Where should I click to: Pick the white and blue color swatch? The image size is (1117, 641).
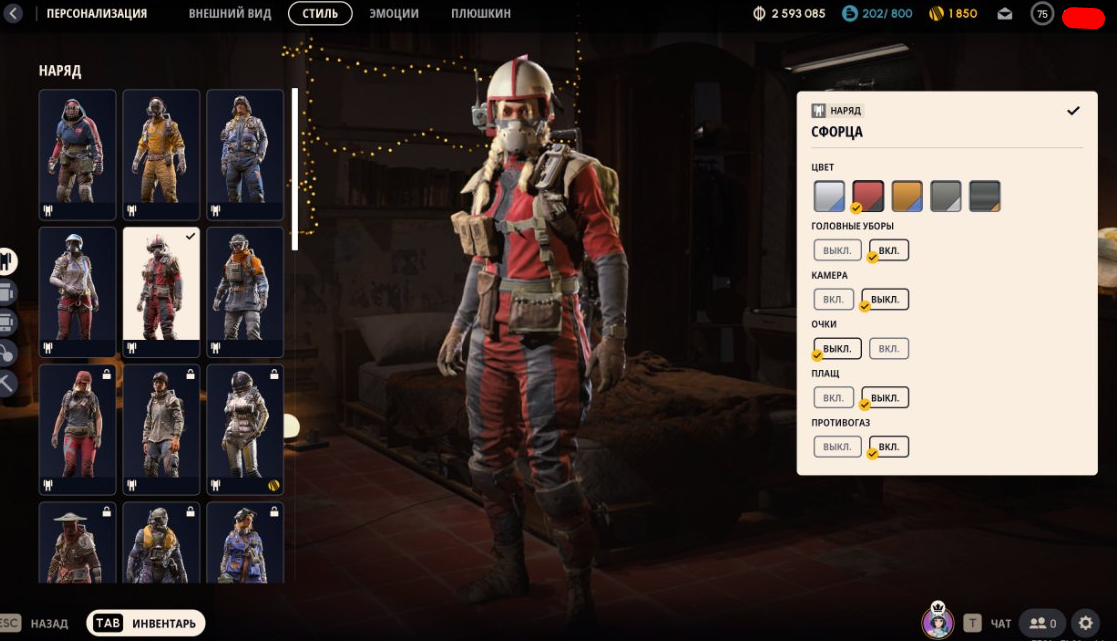point(829,196)
